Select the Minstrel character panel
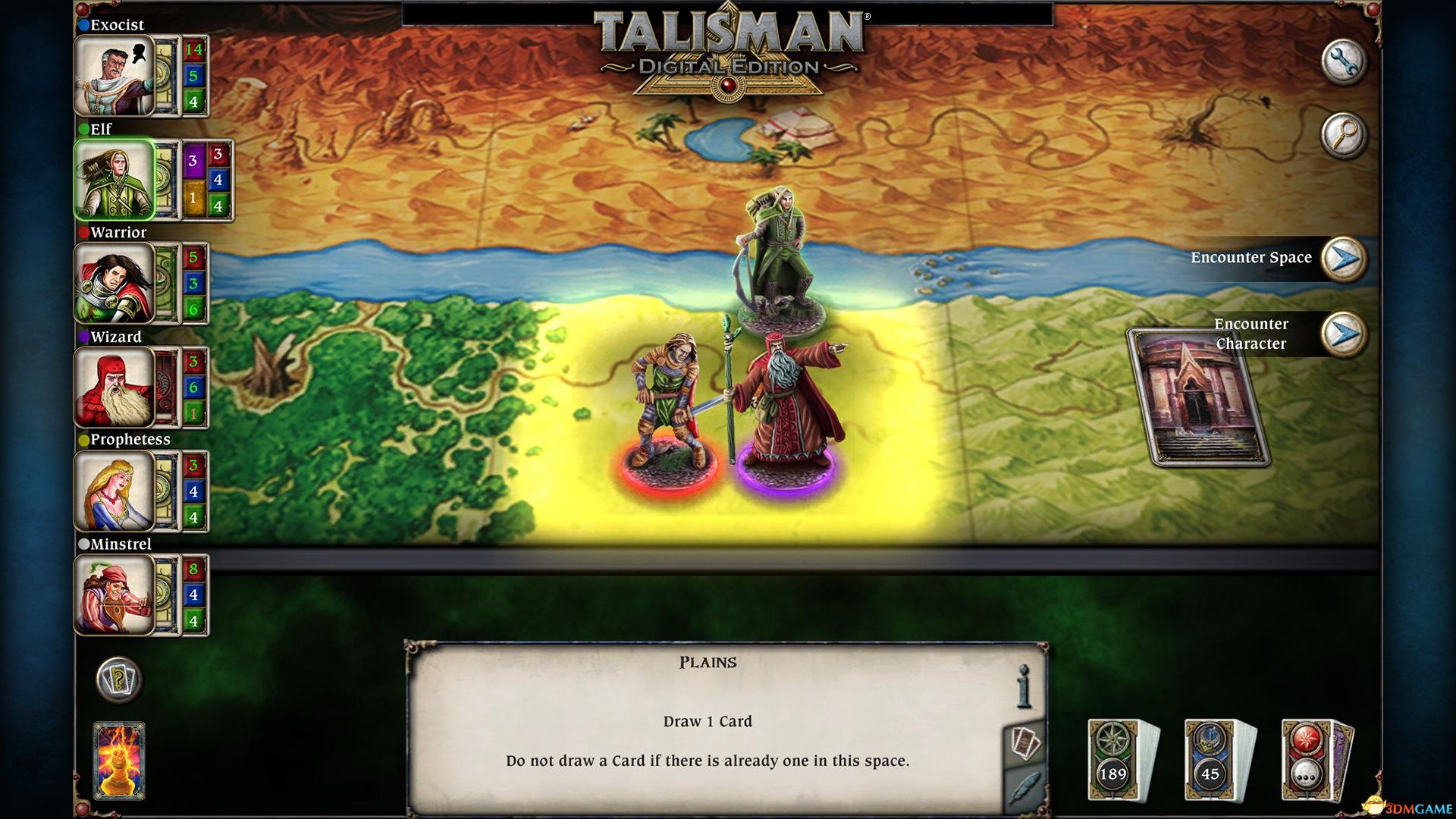 (x=115, y=596)
